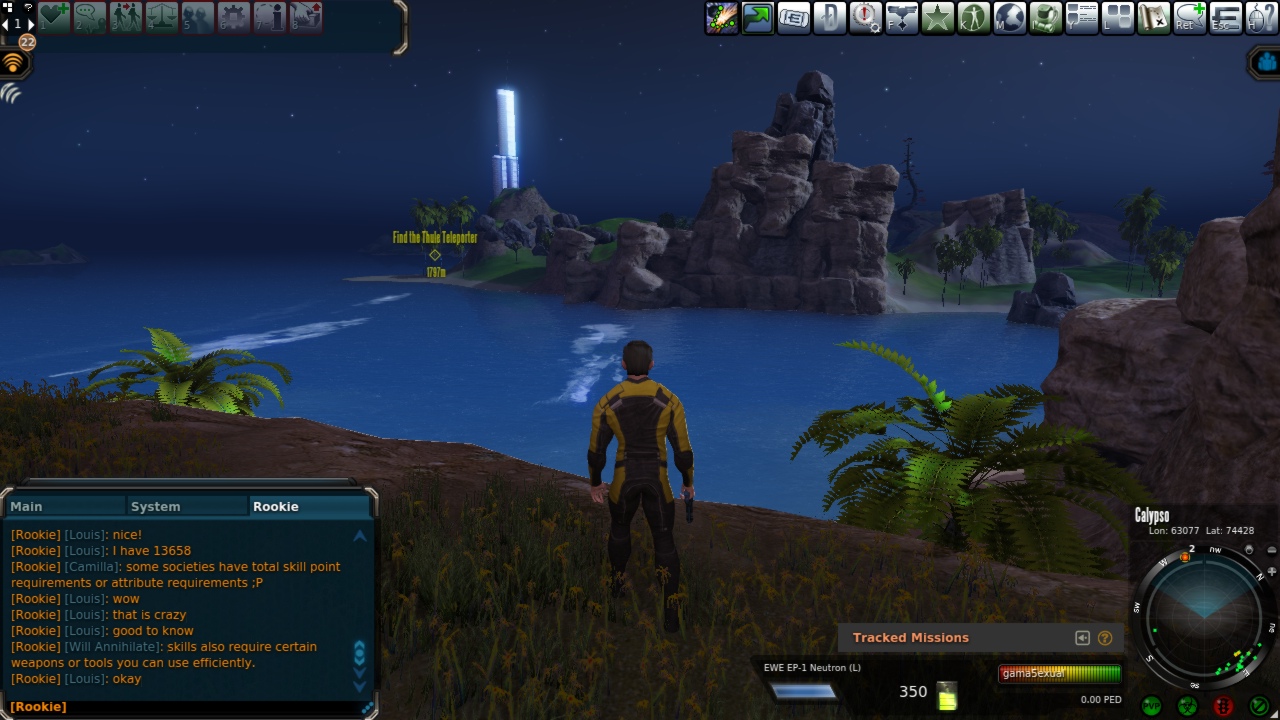
Task: Activate the gear action slot
Action: pyautogui.click(x=233, y=17)
